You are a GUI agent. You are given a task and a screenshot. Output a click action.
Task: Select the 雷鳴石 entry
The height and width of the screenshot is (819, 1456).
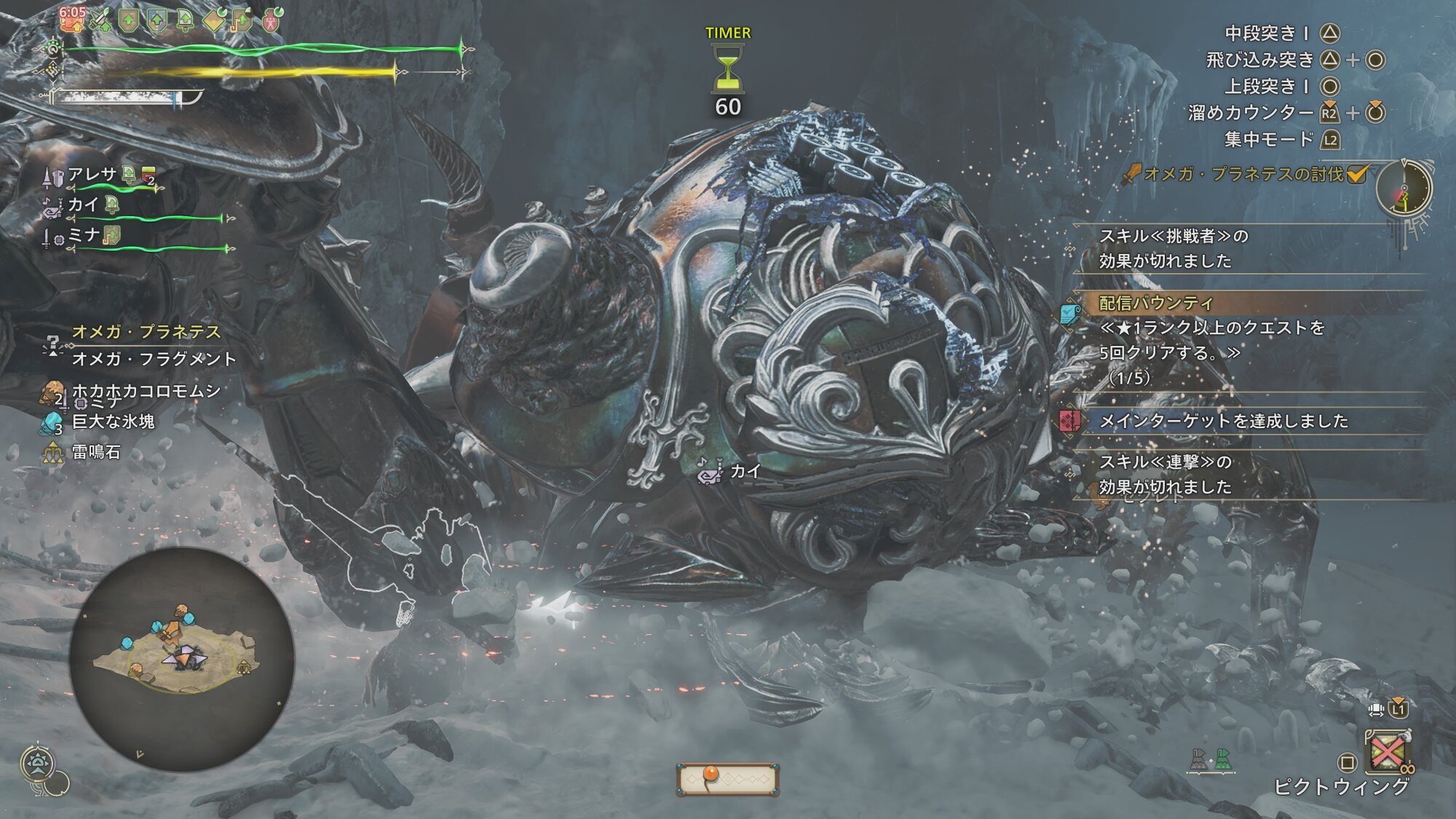pos(96,452)
